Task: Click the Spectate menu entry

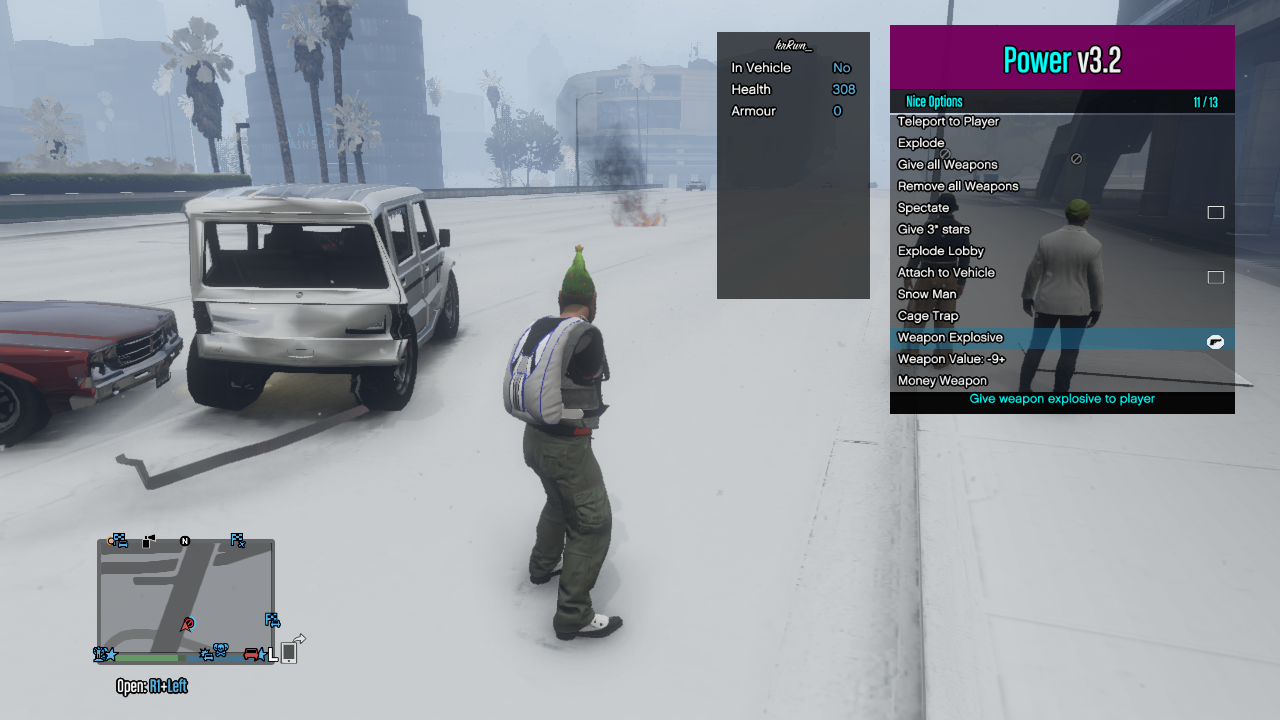Action: click(x=923, y=208)
